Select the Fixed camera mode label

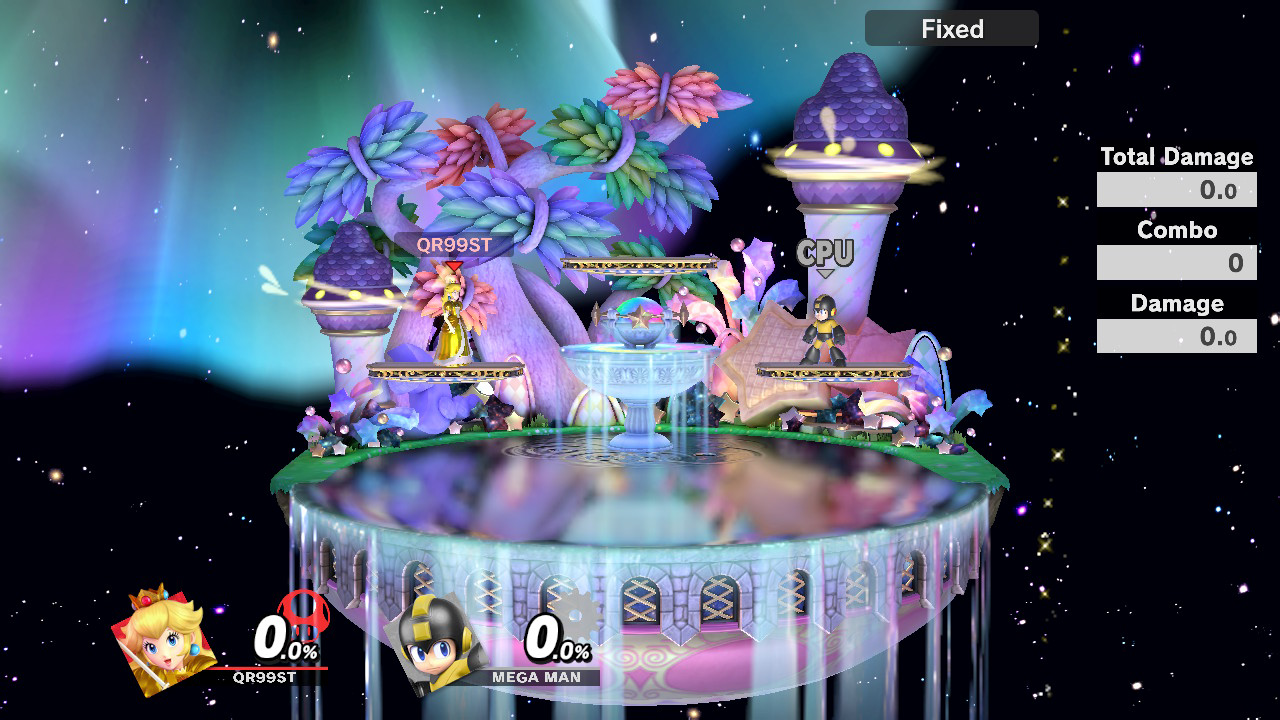click(x=952, y=29)
